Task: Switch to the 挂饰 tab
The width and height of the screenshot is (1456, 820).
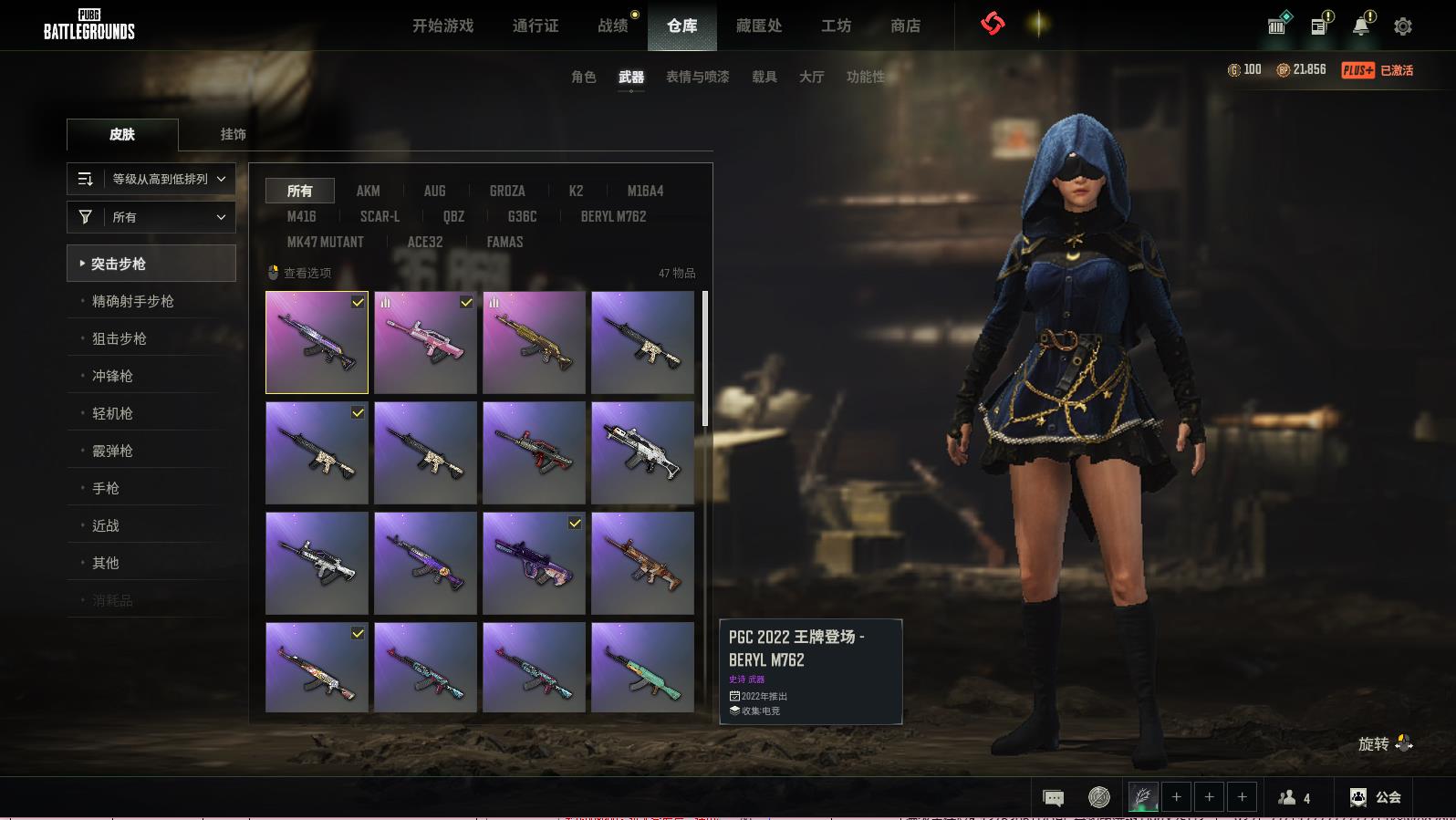Action: point(233,134)
